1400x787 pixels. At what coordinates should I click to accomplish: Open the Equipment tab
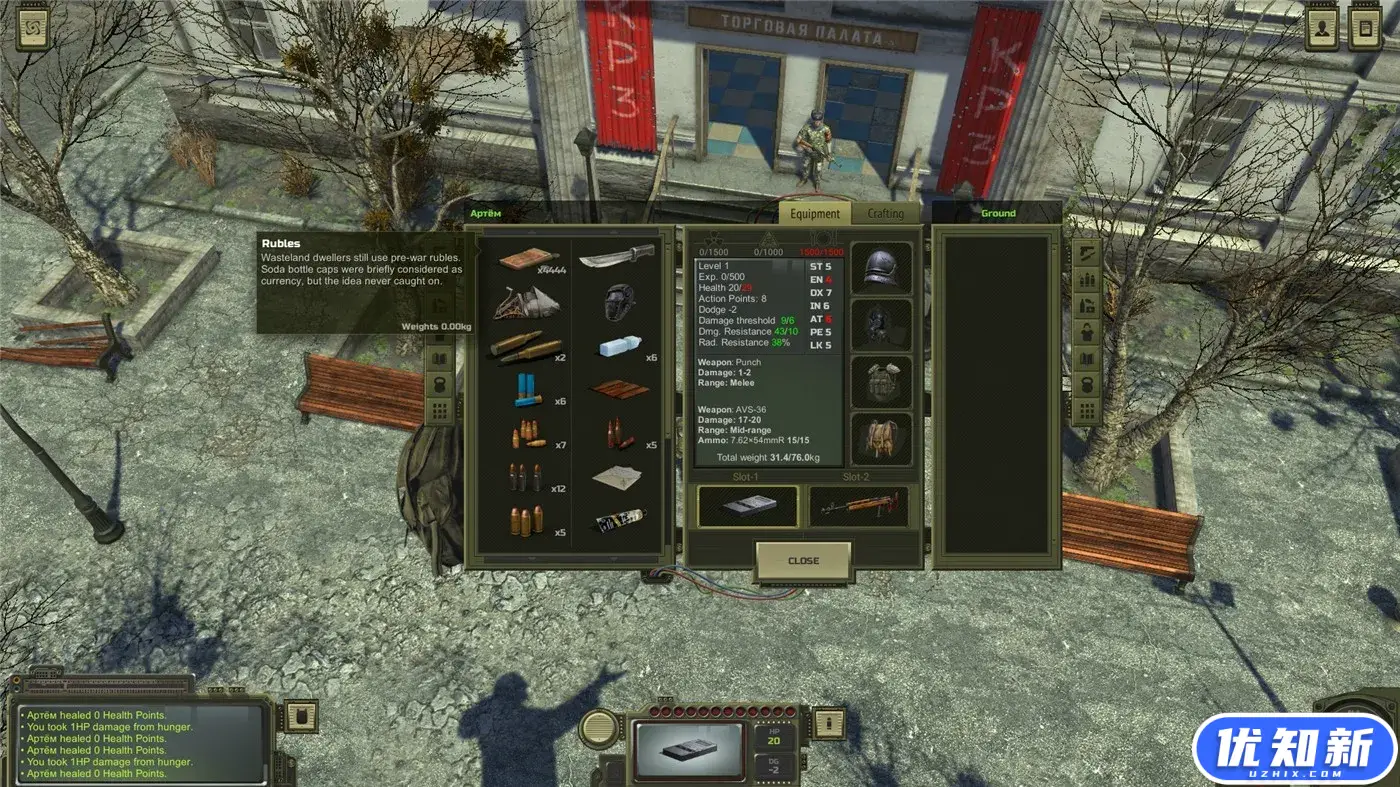click(815, 213)
